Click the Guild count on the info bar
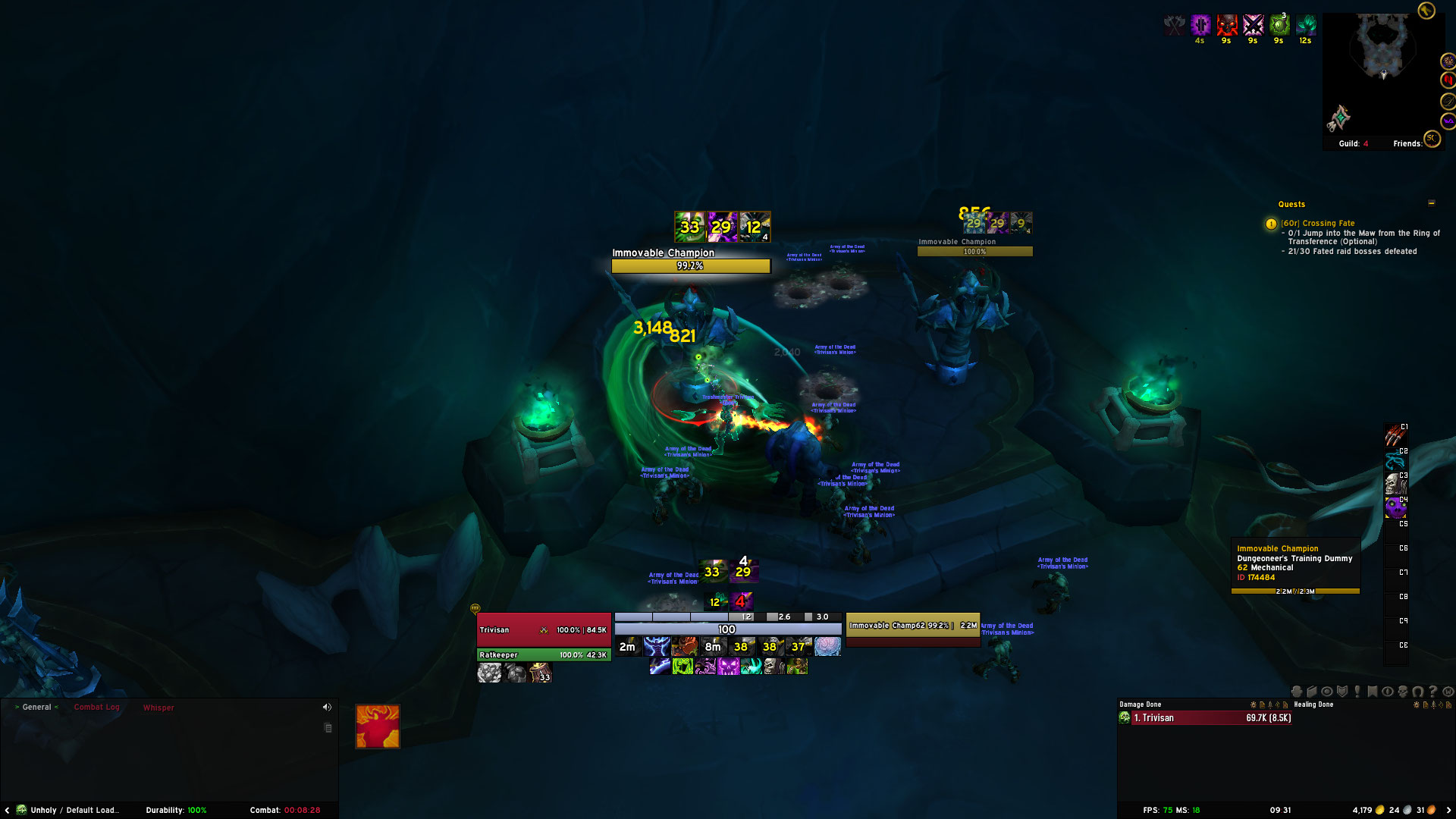This screenshot has width=1456, height=819. (x=1354, y=143)
